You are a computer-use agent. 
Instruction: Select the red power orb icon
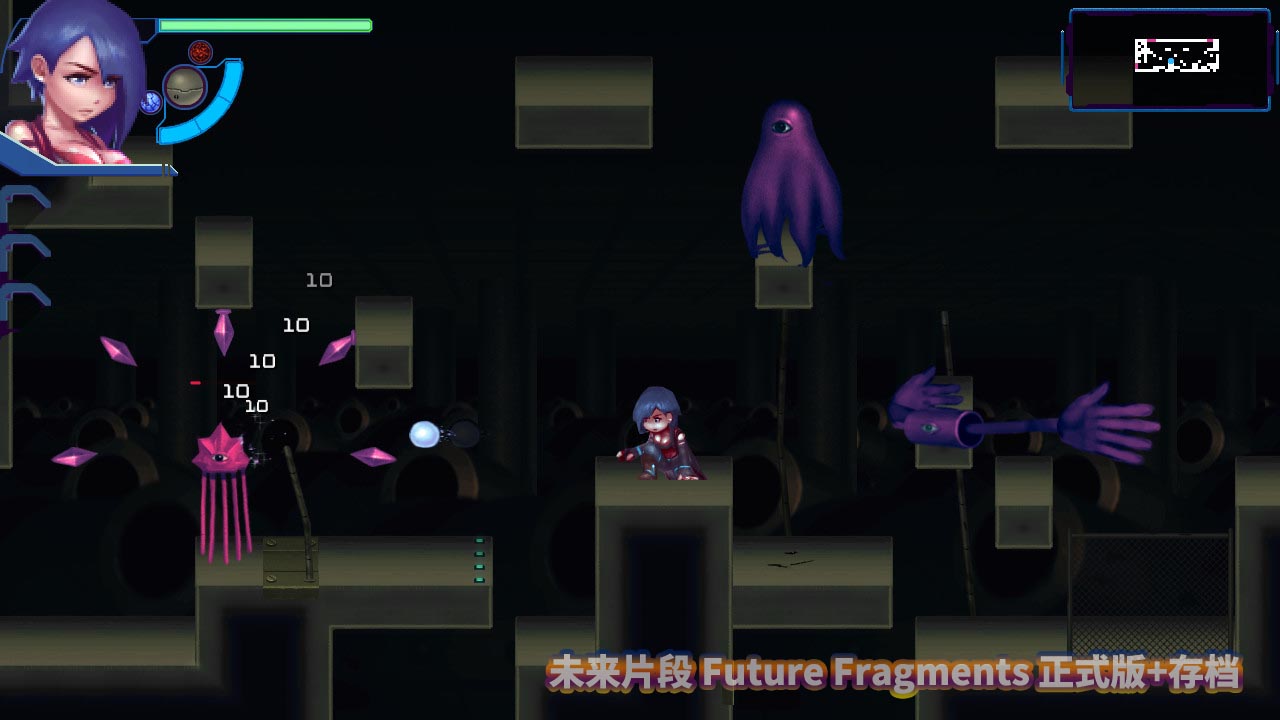point(200,51)
